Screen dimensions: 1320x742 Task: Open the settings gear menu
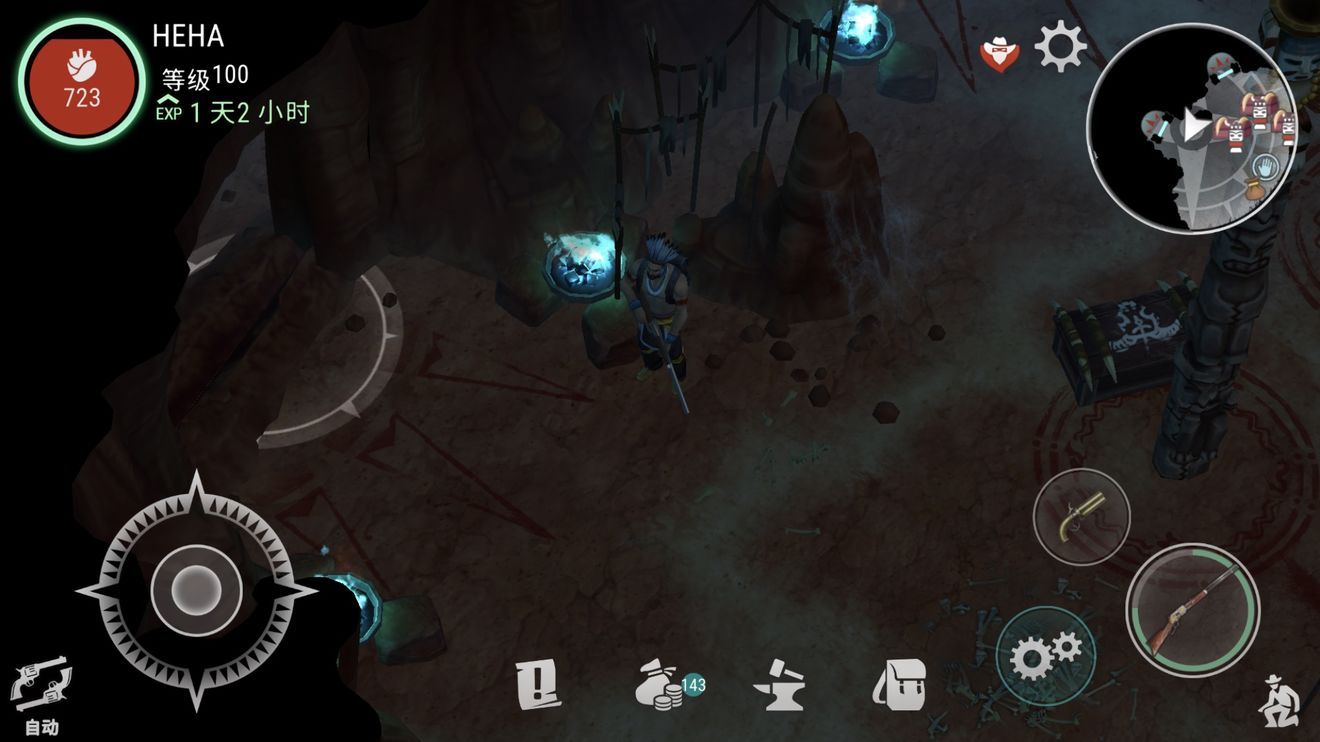1059,43
